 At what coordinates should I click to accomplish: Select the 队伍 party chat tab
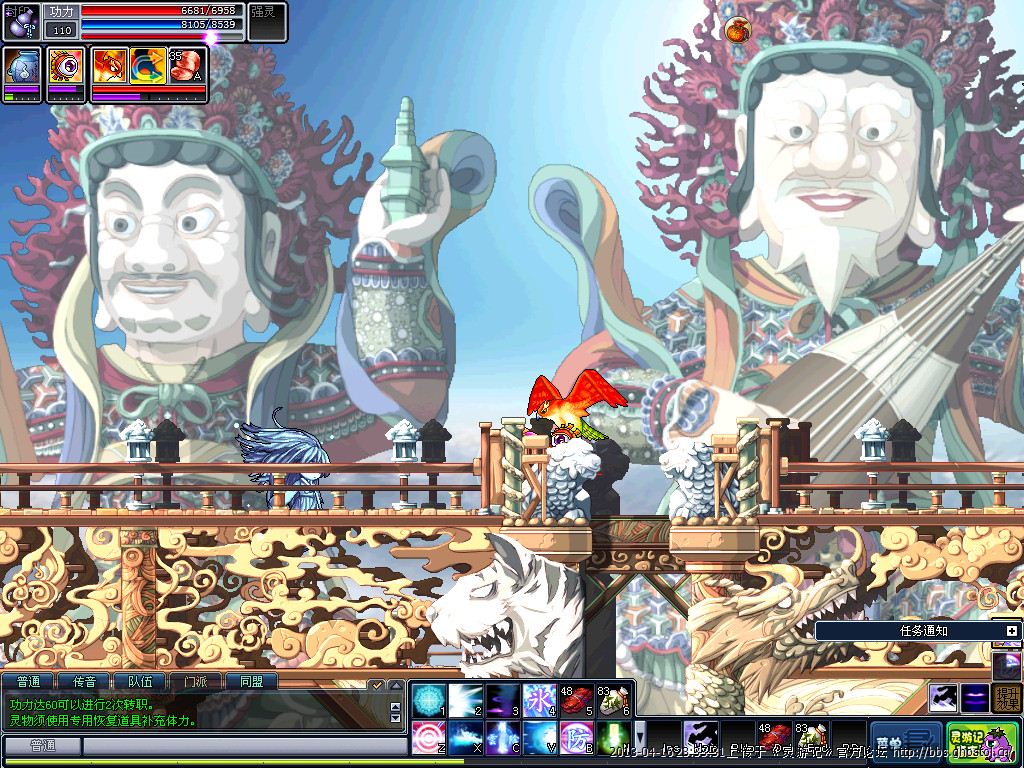(x=139, y=682)
